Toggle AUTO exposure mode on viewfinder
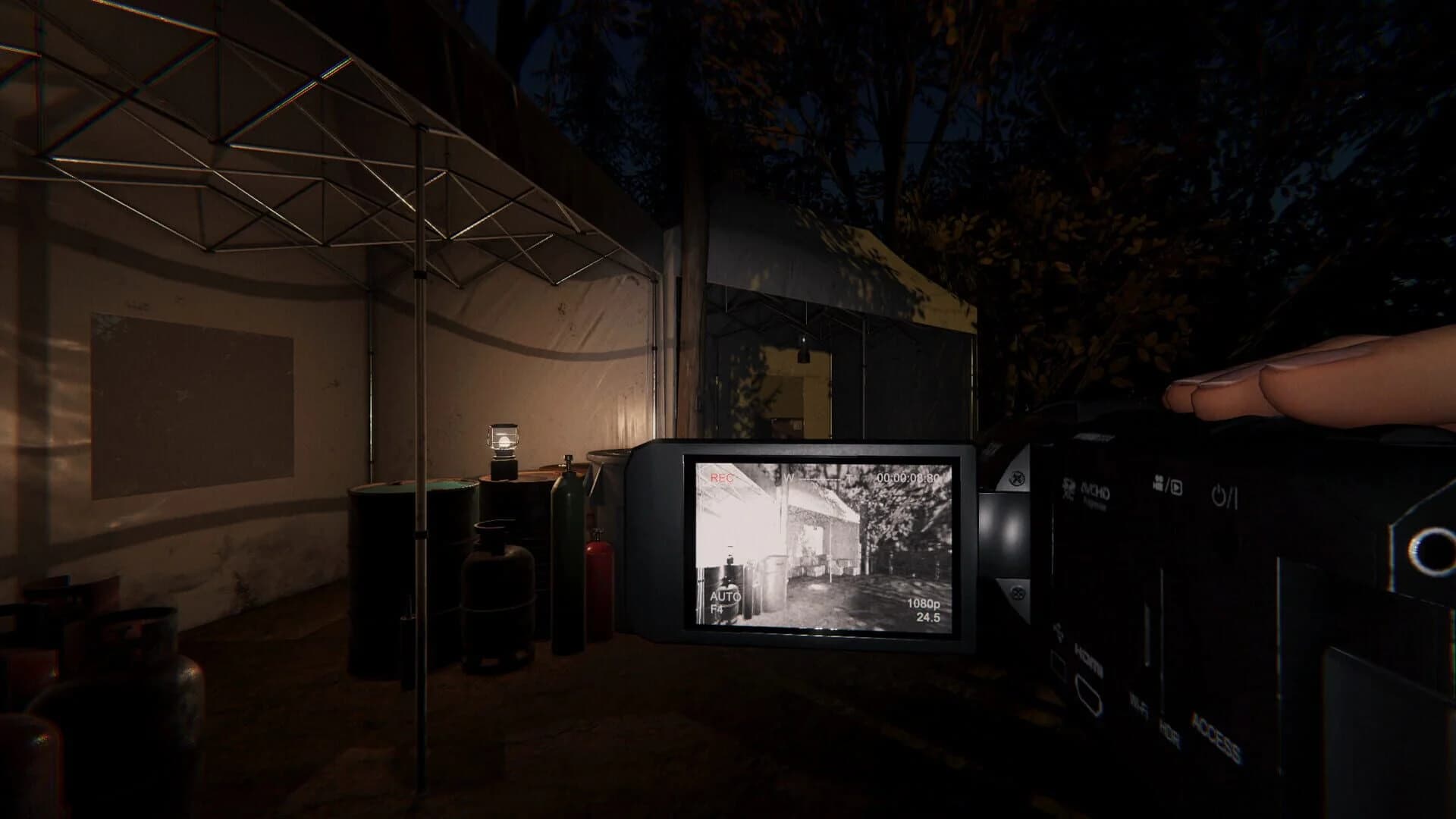1456x819 pixels. tap(726, 597)
